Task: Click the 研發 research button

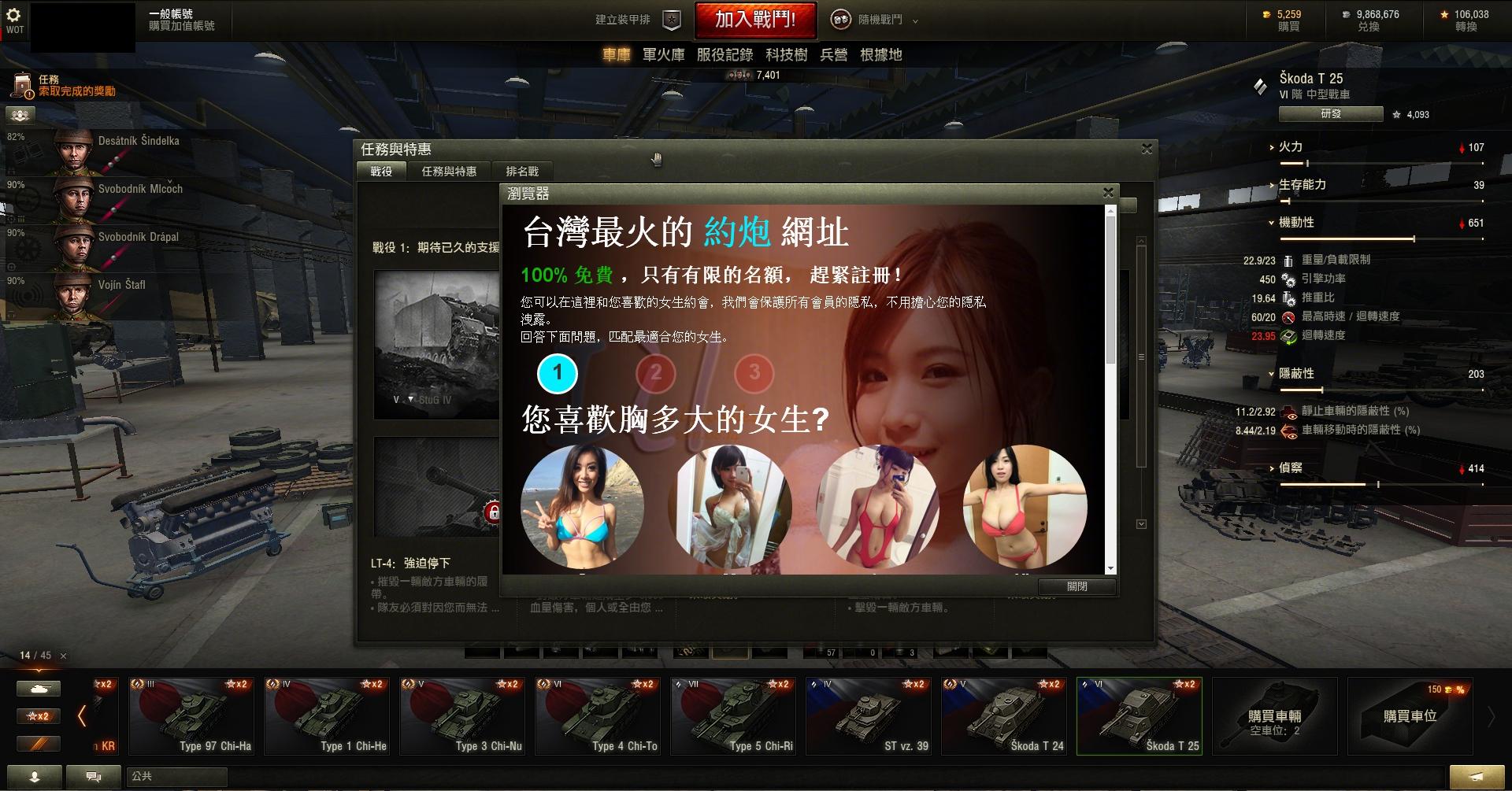Action: click(x=1330, y=114)
